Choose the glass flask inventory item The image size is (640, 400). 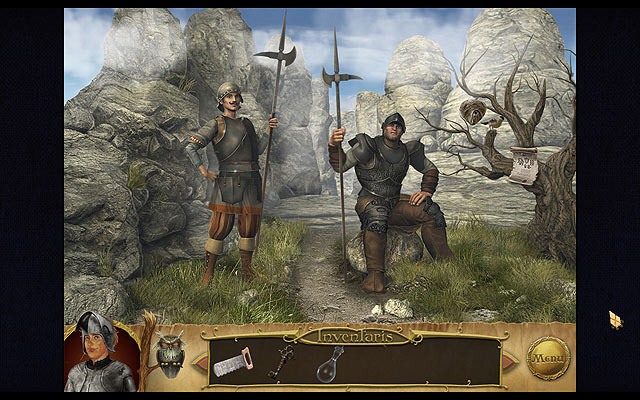point(329,365)
